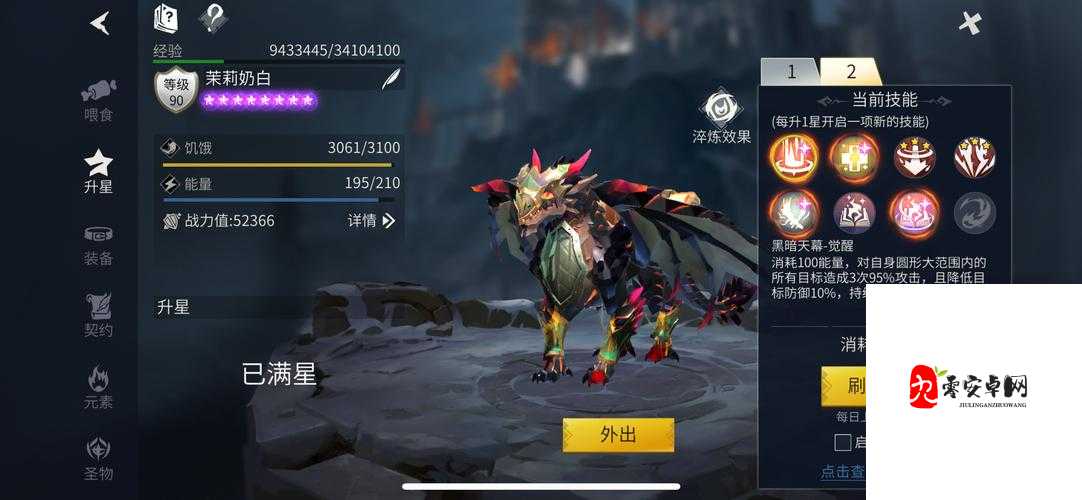Select the glowing pillar skill icon

point(794,157)
